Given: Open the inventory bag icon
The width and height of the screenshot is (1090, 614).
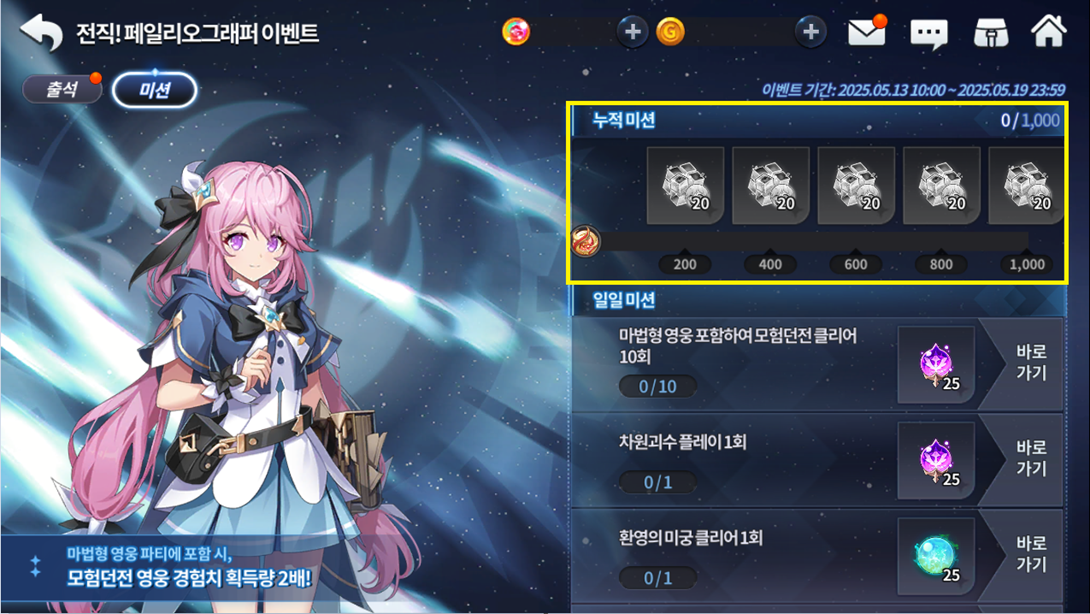Looking at the screenshot, I should click(x=991, y=32).
